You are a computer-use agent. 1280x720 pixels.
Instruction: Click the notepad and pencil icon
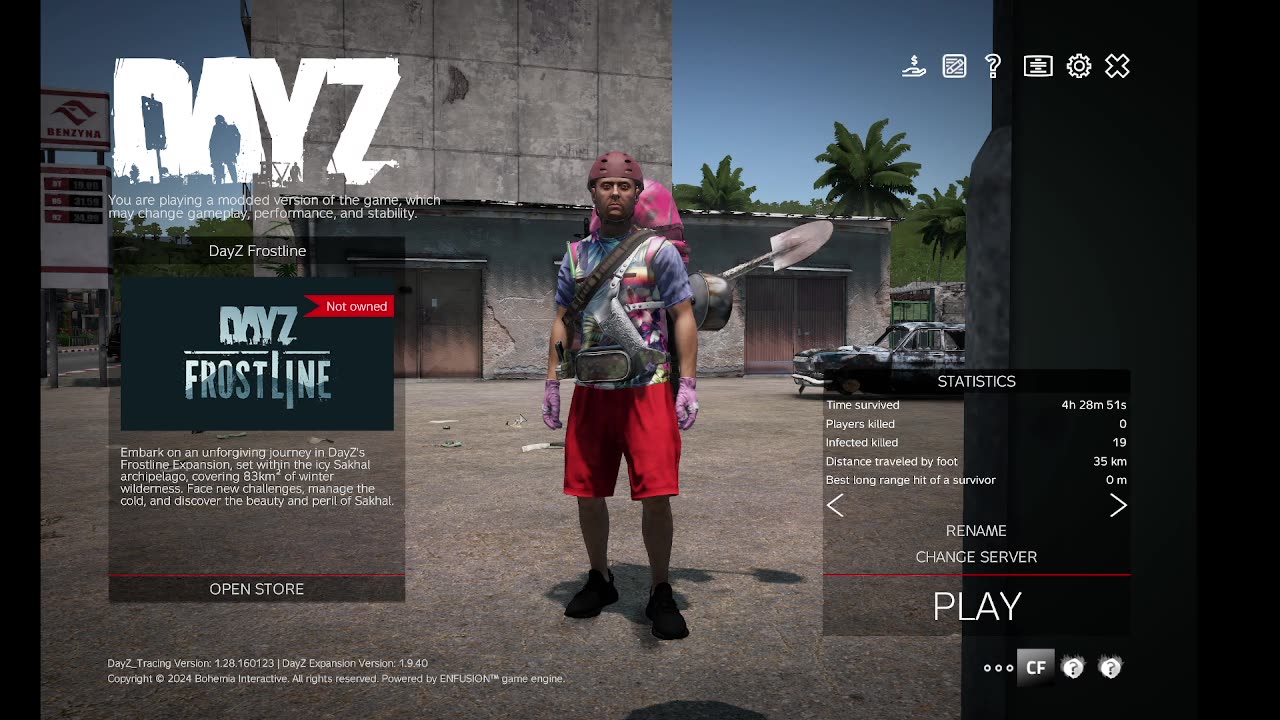pos(954,67)
